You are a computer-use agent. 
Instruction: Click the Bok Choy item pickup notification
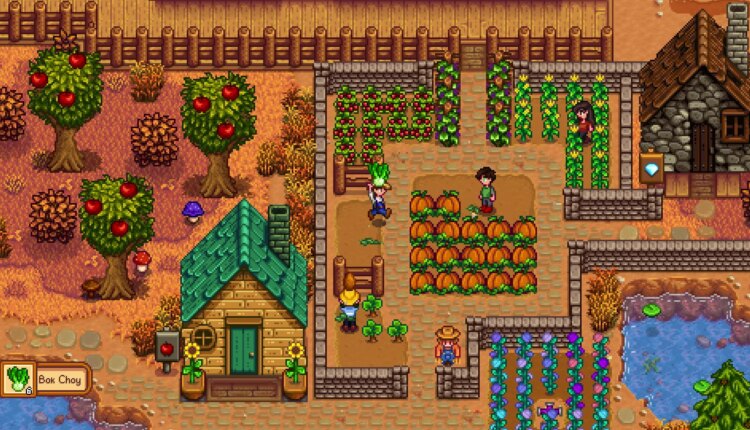point(46,379)
